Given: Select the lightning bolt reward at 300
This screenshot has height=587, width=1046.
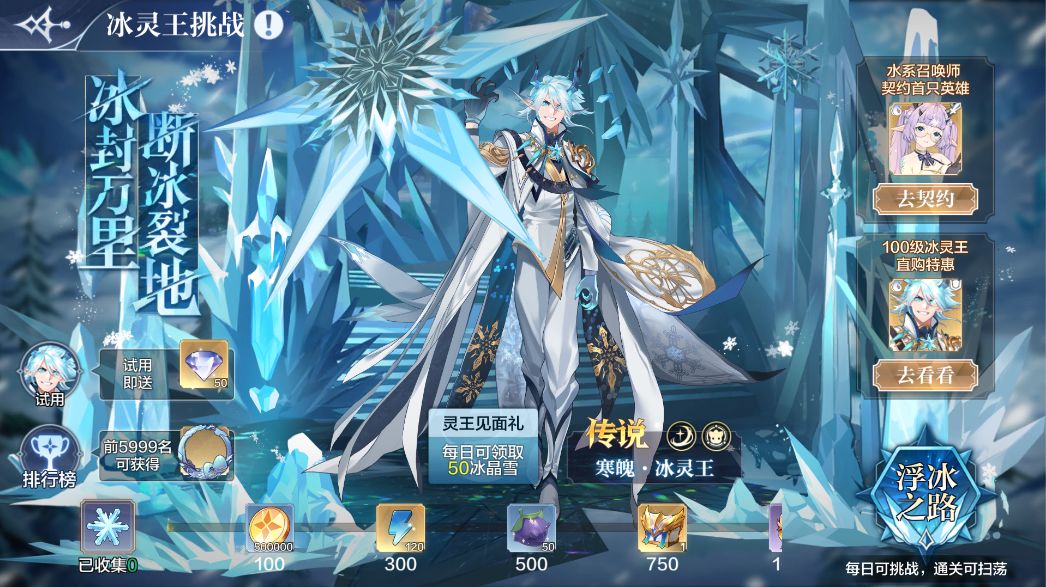Looking at the screenshot, I should pos(400,527).
